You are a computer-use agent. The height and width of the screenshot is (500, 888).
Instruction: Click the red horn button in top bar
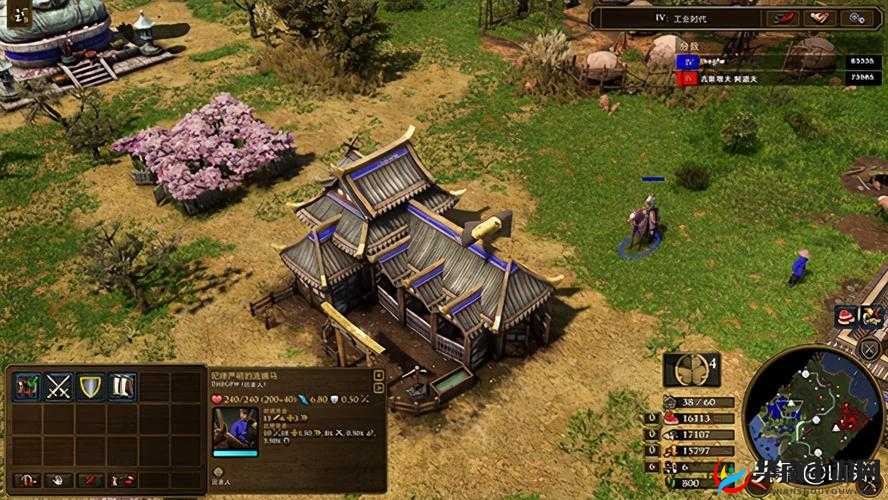[784, 17]
